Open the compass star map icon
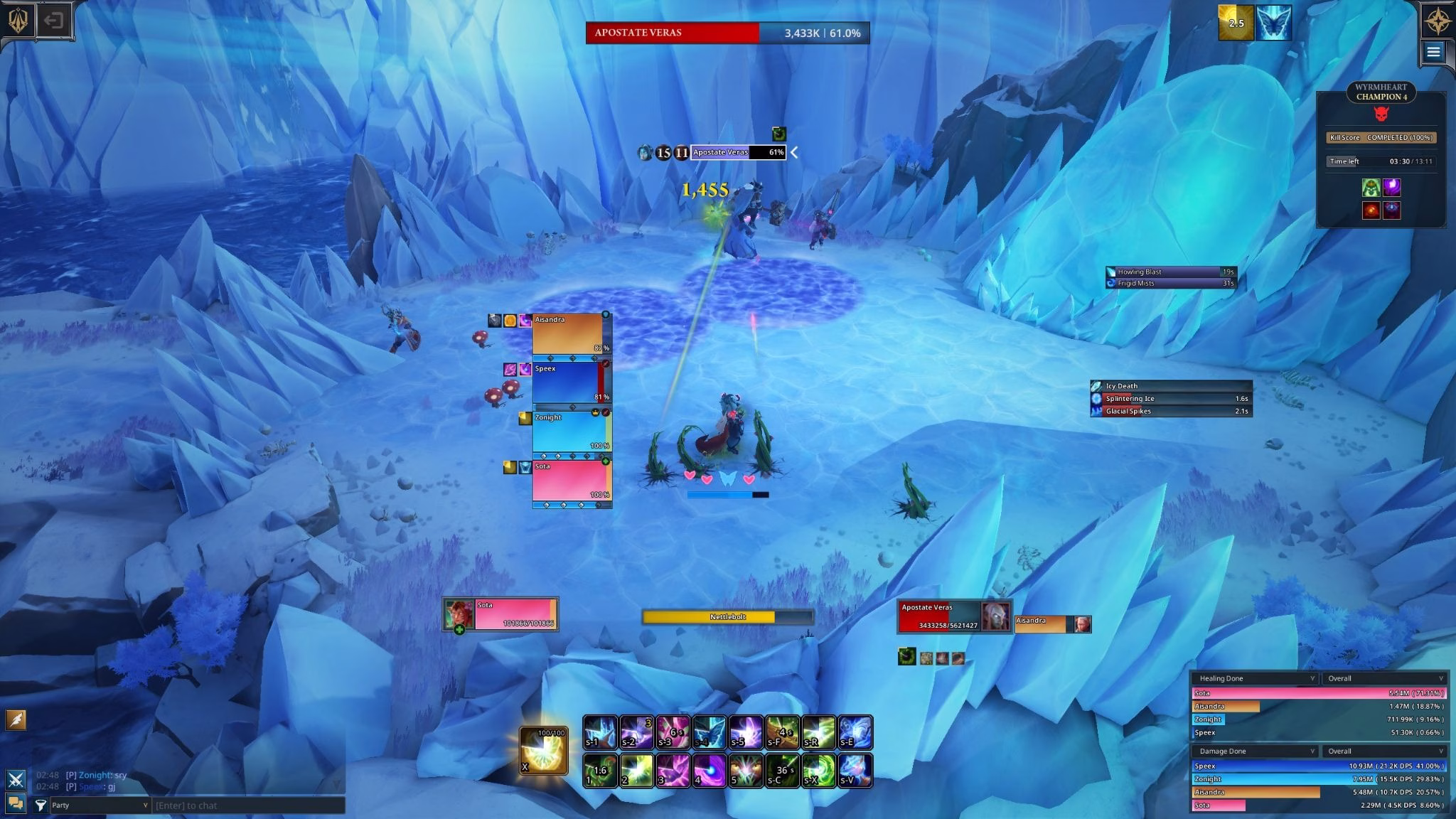The width and height of the screenshot is (1456, 819). click(1436, 21)
